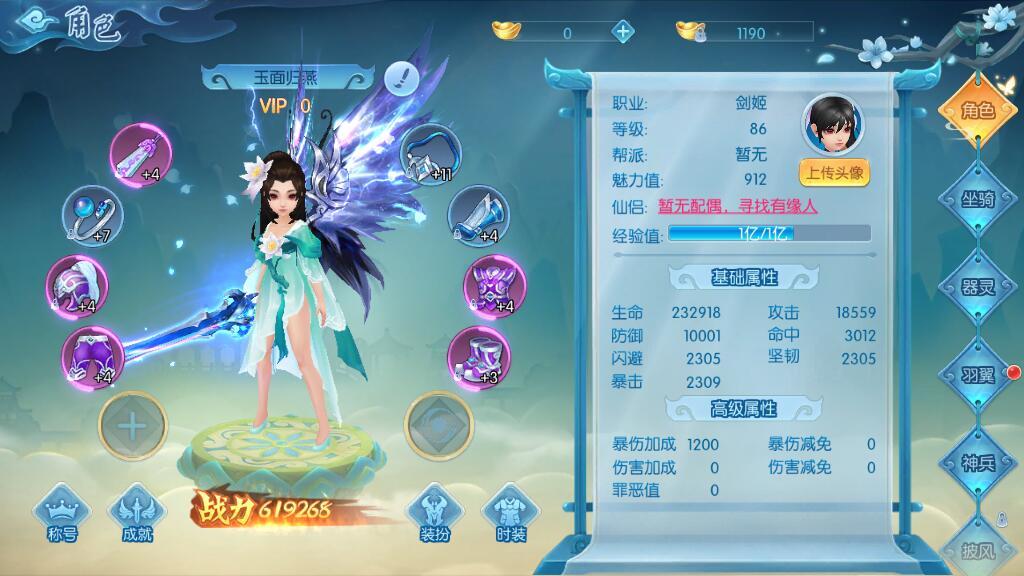Open the 暂无配偶 find partner link
Viewport: 1024px width, 576px height.
click(x=738, y=207)
